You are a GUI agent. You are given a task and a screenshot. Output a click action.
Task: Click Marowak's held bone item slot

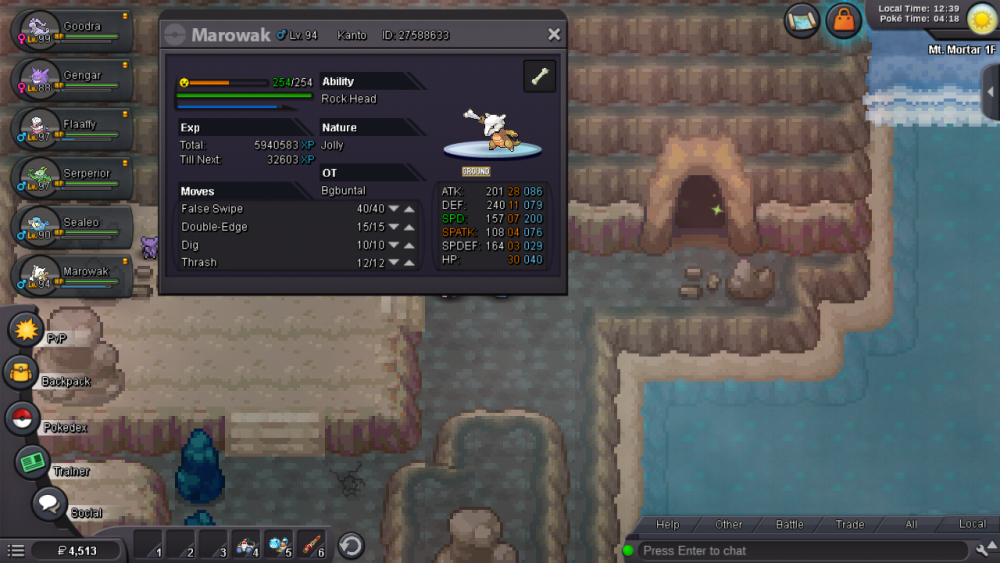tap(540, 77)
